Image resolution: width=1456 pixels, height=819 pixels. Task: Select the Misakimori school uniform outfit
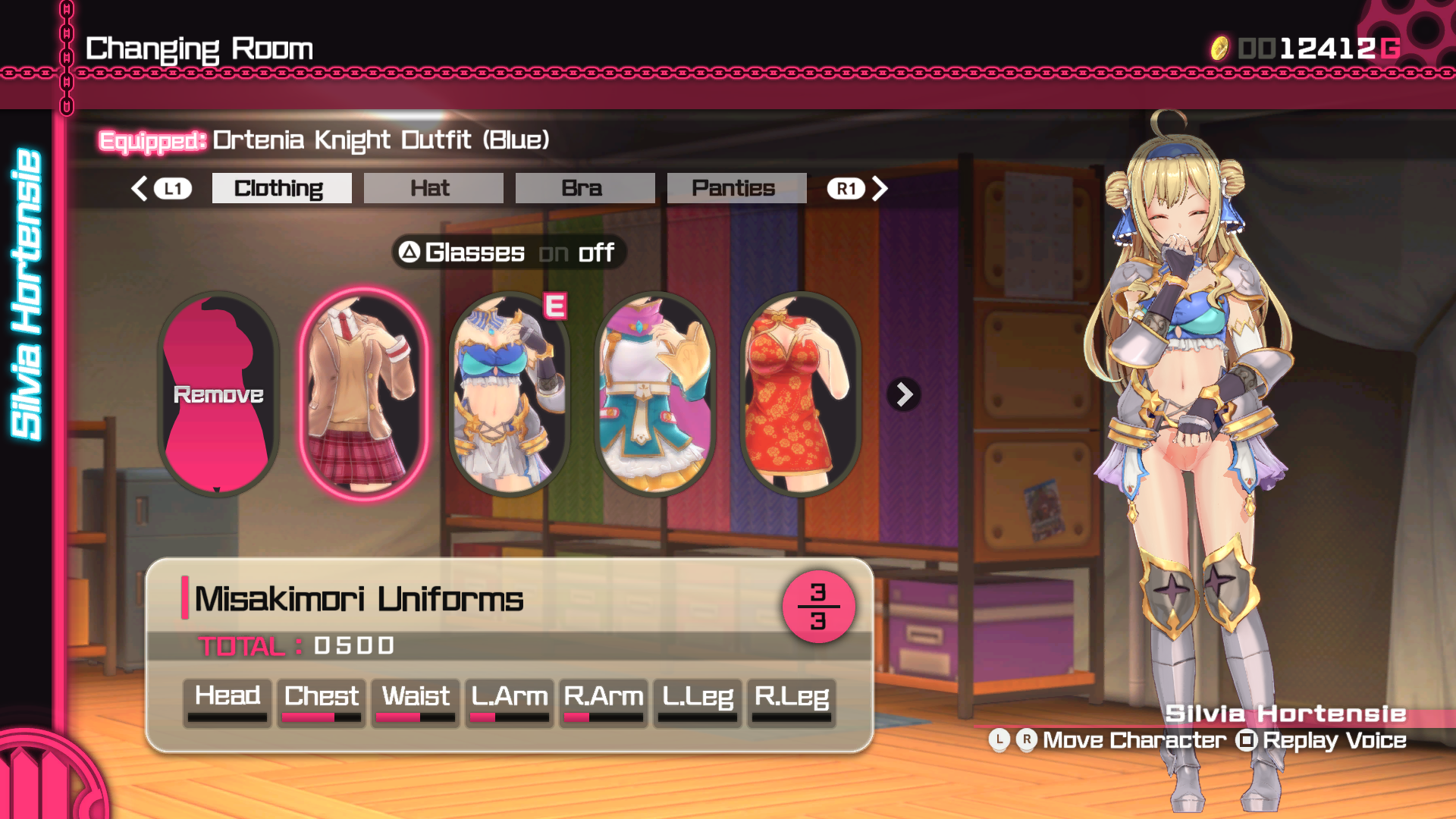tap(364, 394)
